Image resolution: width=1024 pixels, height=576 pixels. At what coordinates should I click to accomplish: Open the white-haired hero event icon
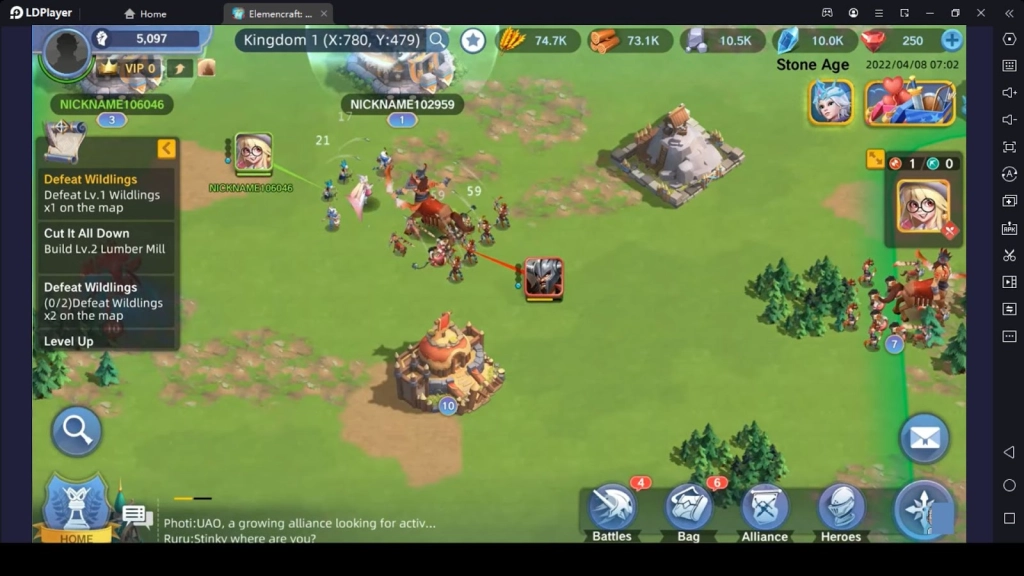coord(831,102)
